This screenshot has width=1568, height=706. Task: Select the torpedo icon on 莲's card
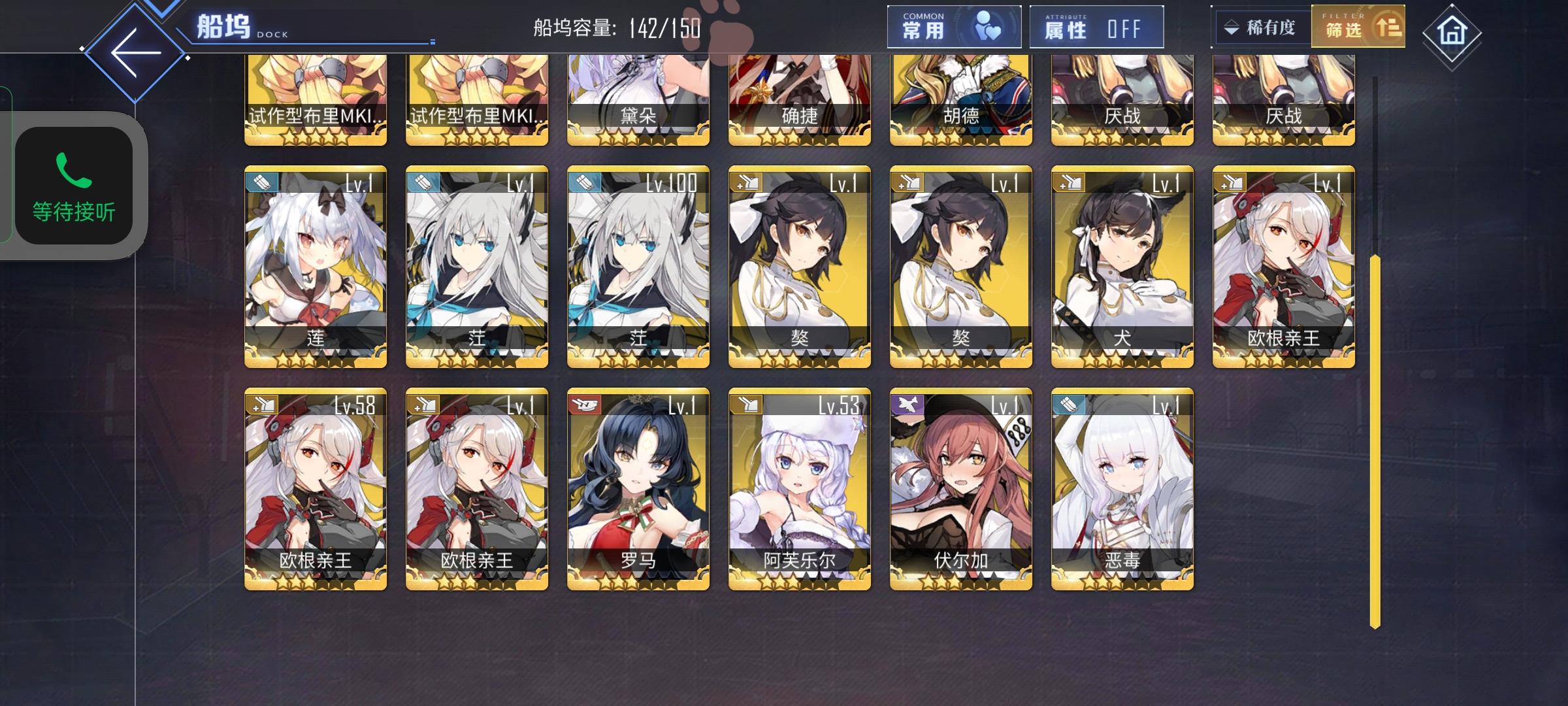(261, 184)
